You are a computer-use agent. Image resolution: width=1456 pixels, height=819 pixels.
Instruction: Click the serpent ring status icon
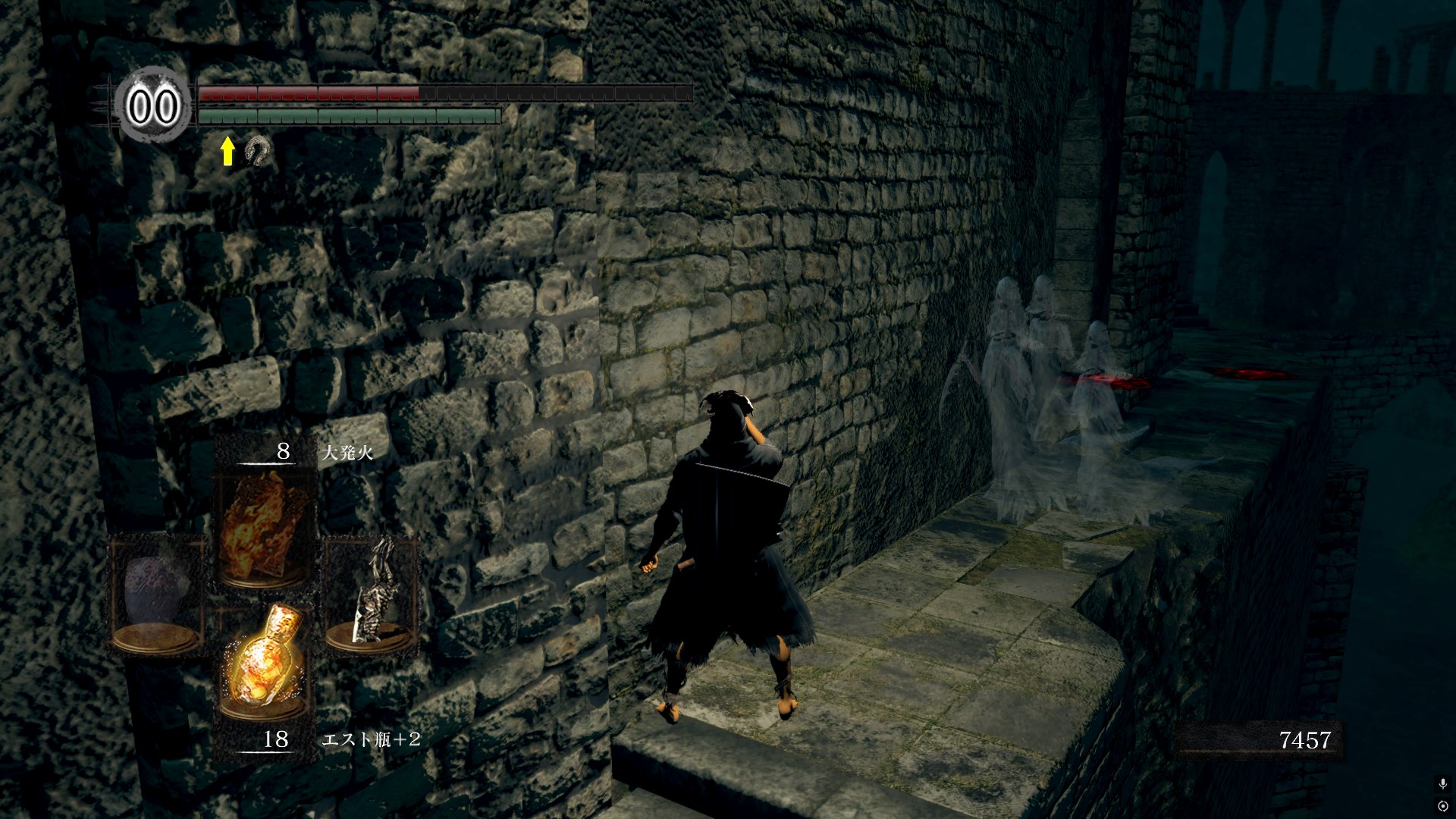pyautogui.click(x=257, y=151)
